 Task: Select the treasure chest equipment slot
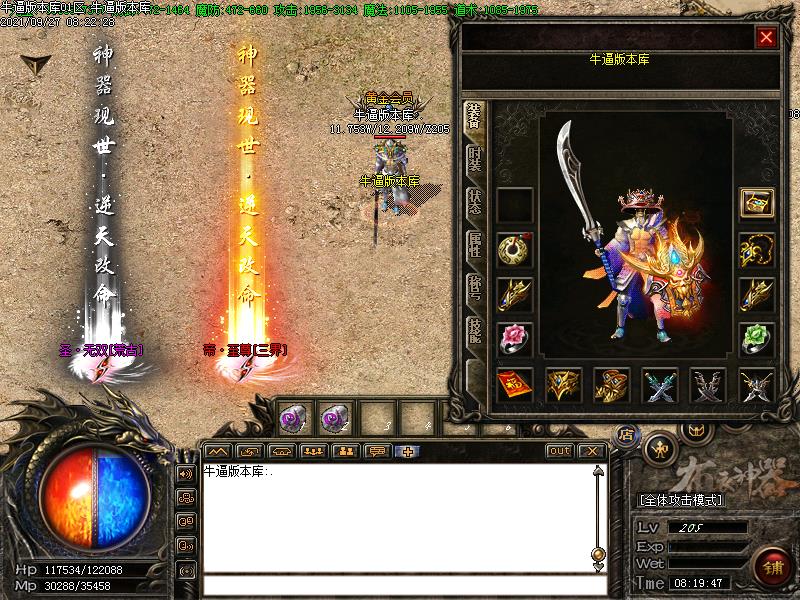click(x=756, y=203)
